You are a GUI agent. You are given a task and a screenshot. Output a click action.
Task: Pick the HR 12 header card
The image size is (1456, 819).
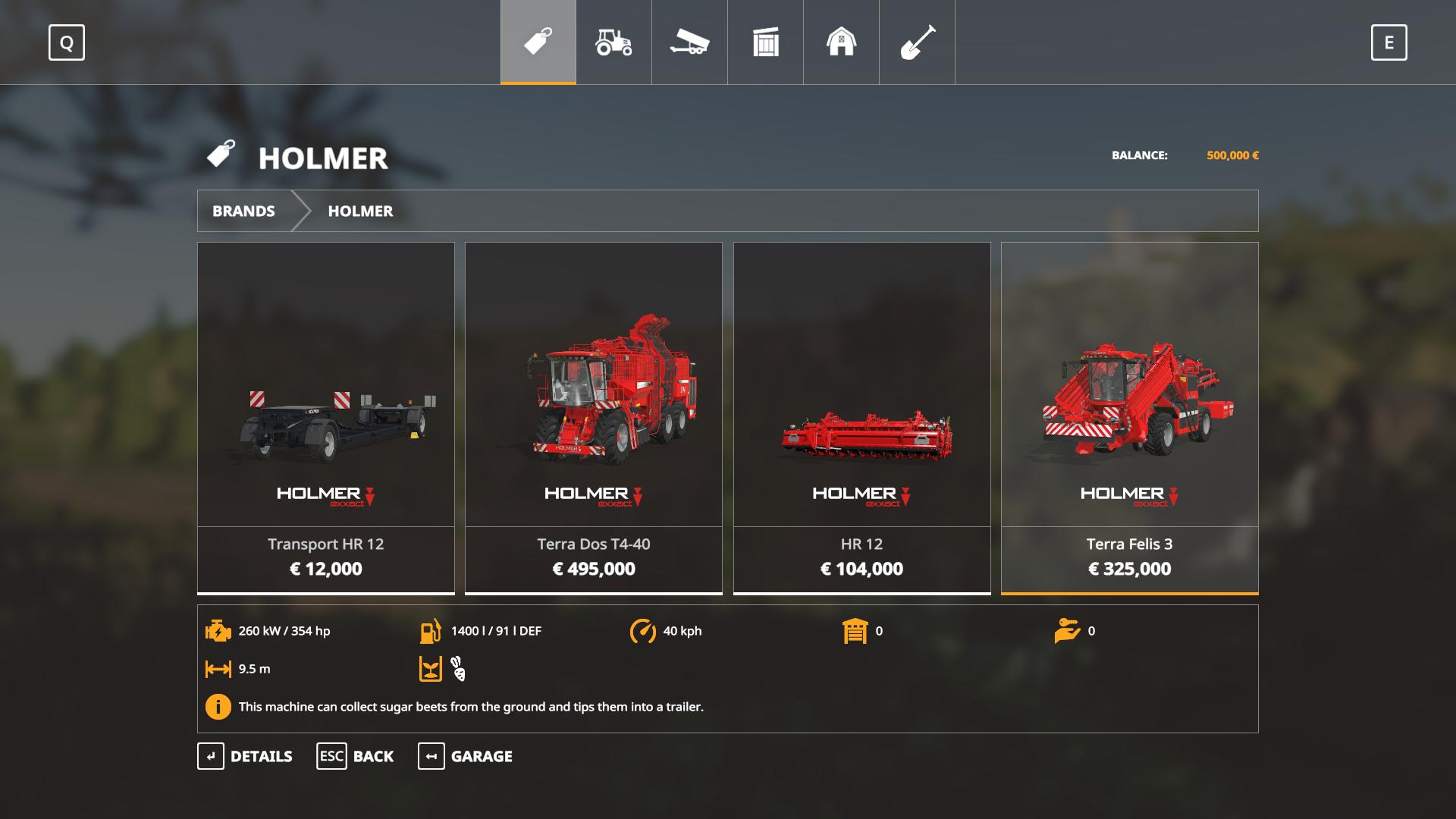(862, 417)
